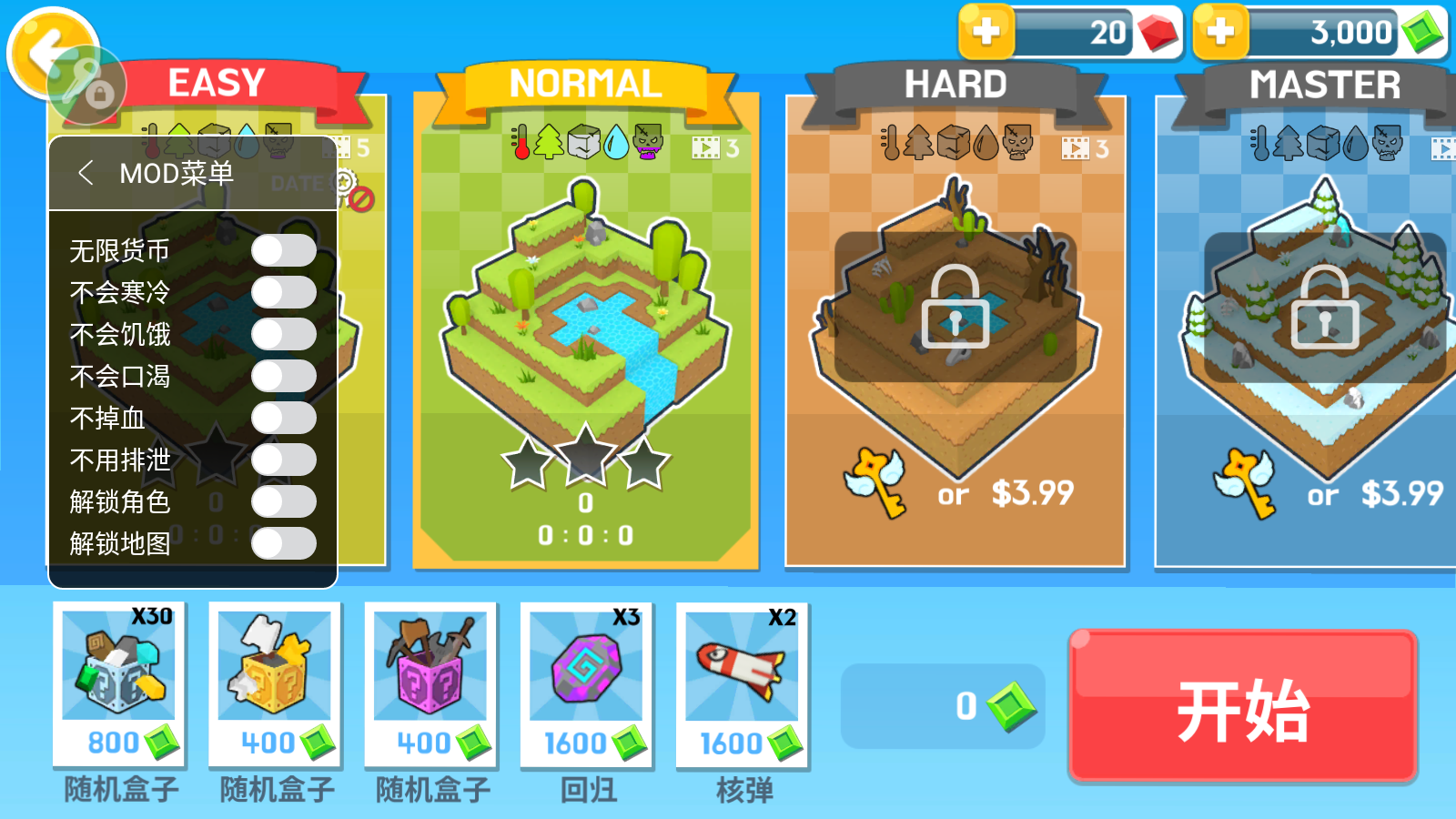1456x819 pixels.
Task: Enable the 无限货币 toggle
Action: click(x=282, y=249)
